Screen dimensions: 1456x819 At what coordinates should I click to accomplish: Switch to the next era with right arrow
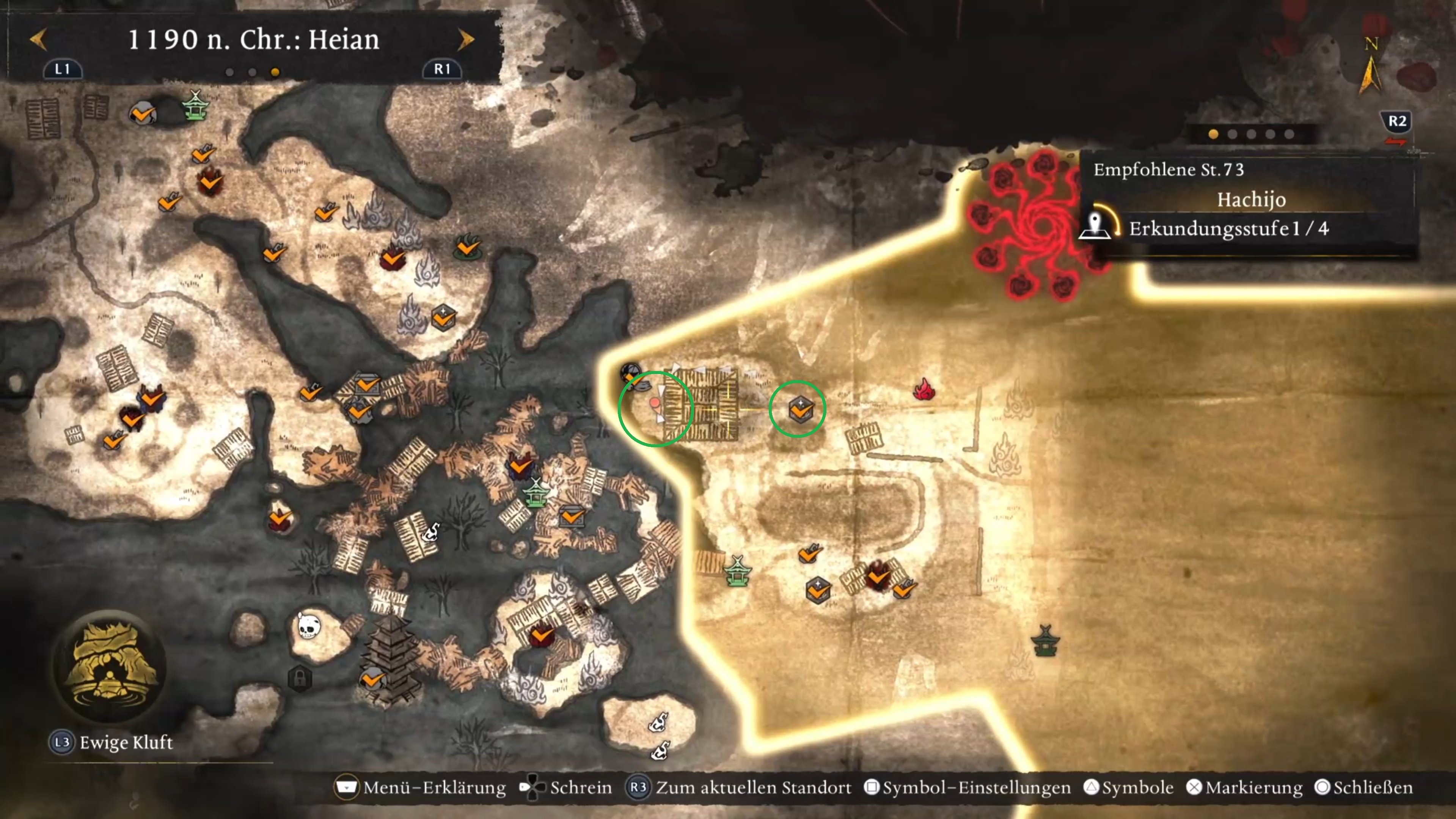(x=466, y=39)
